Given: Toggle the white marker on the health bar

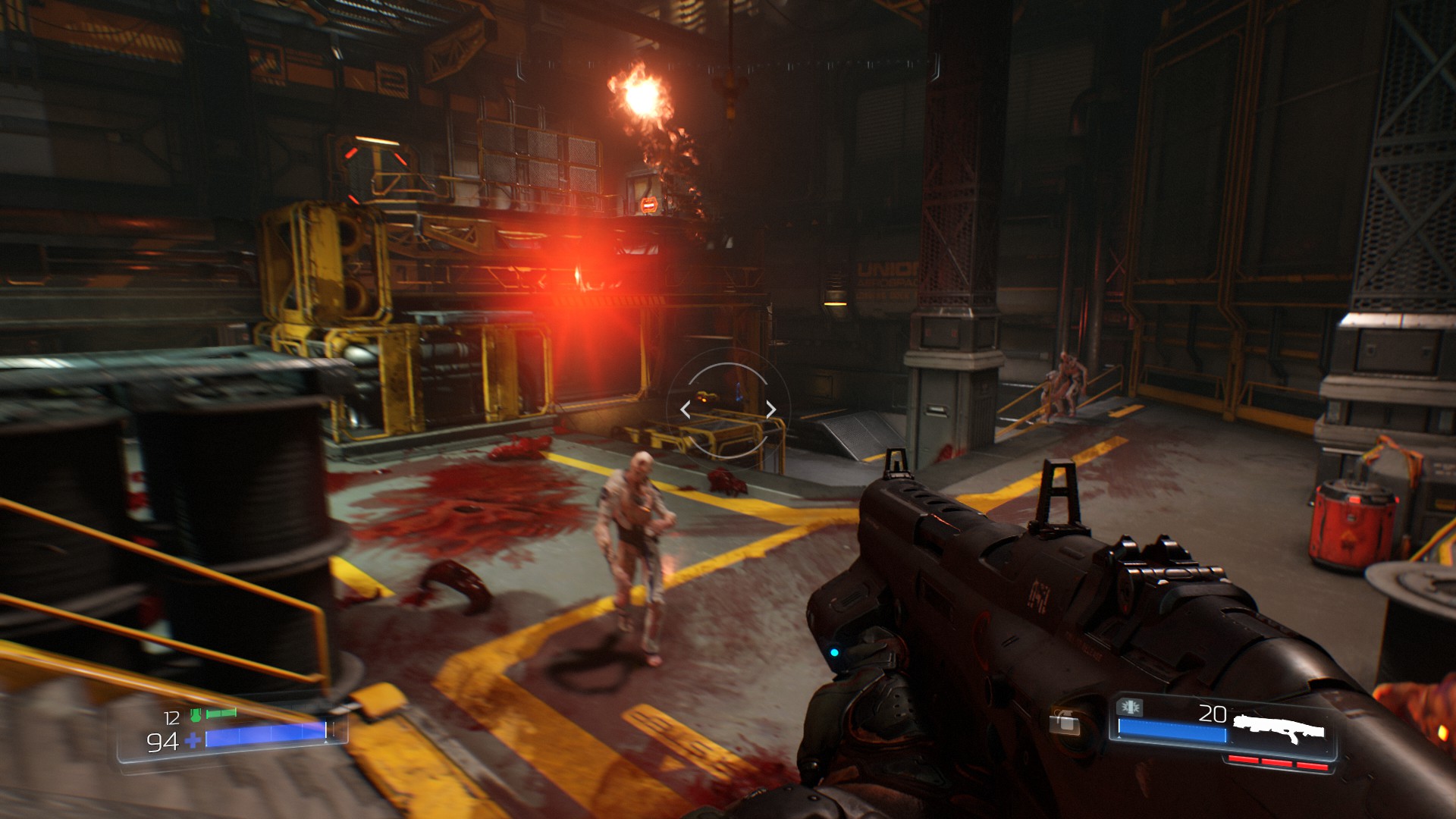Looking at the screenshot, I should (x=326, y=730).
